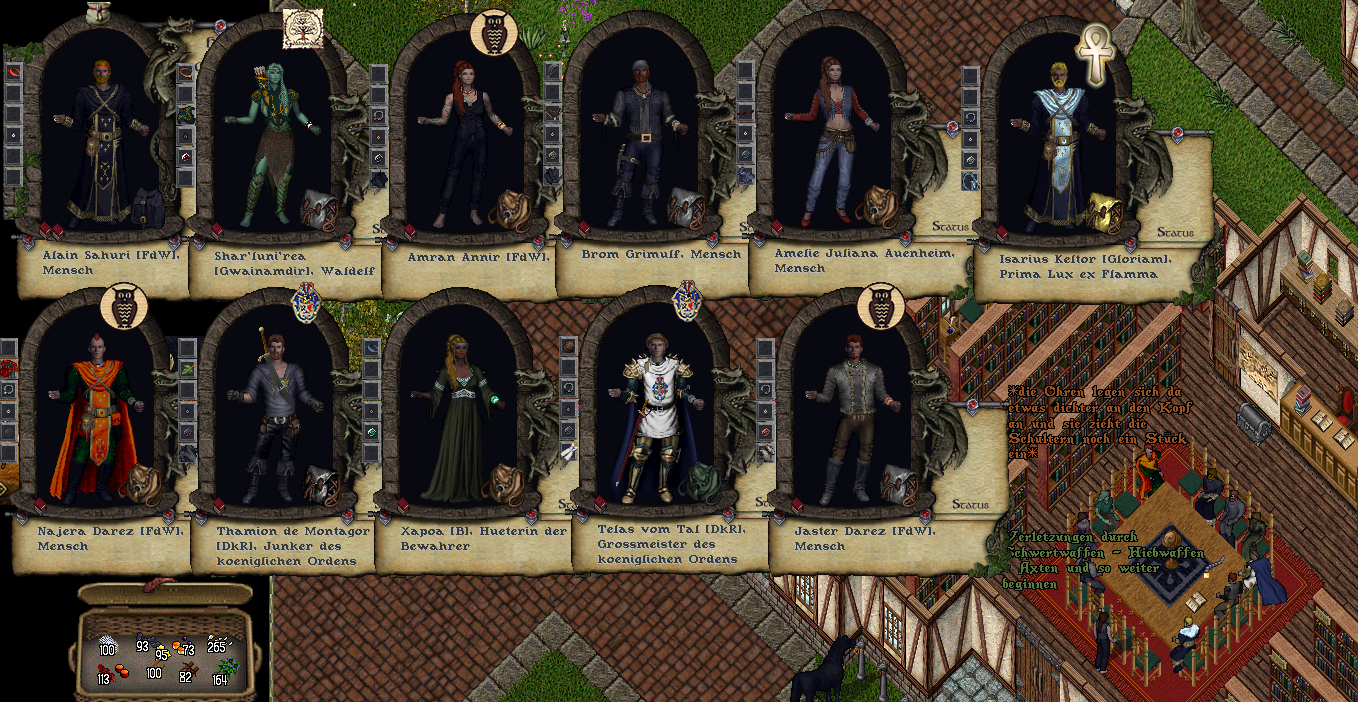1358x702 pixels.
Task: Click the owl emblem above Amran Annir
Action: [491, 33]
